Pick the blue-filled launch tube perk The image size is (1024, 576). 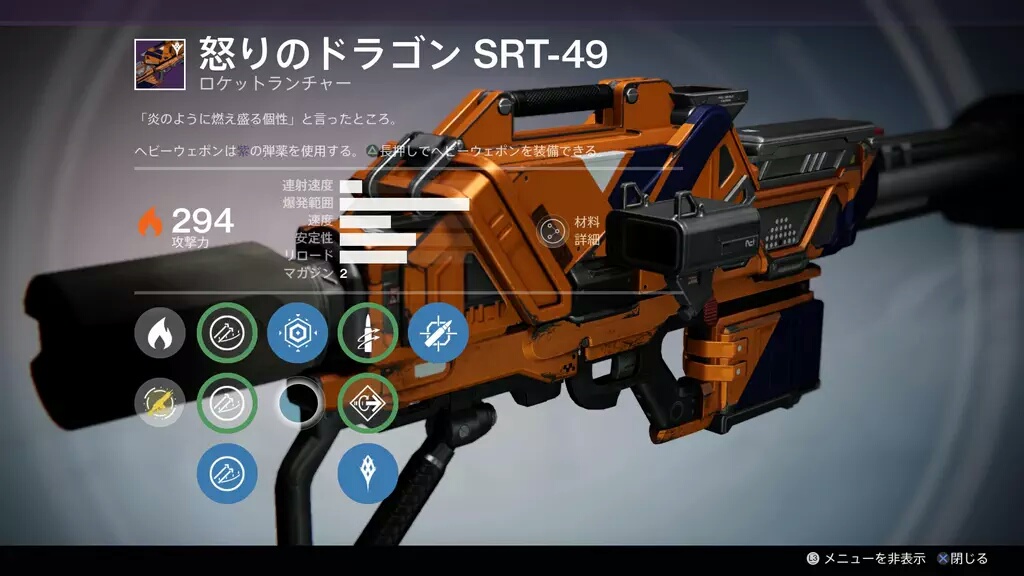(227, 473)
